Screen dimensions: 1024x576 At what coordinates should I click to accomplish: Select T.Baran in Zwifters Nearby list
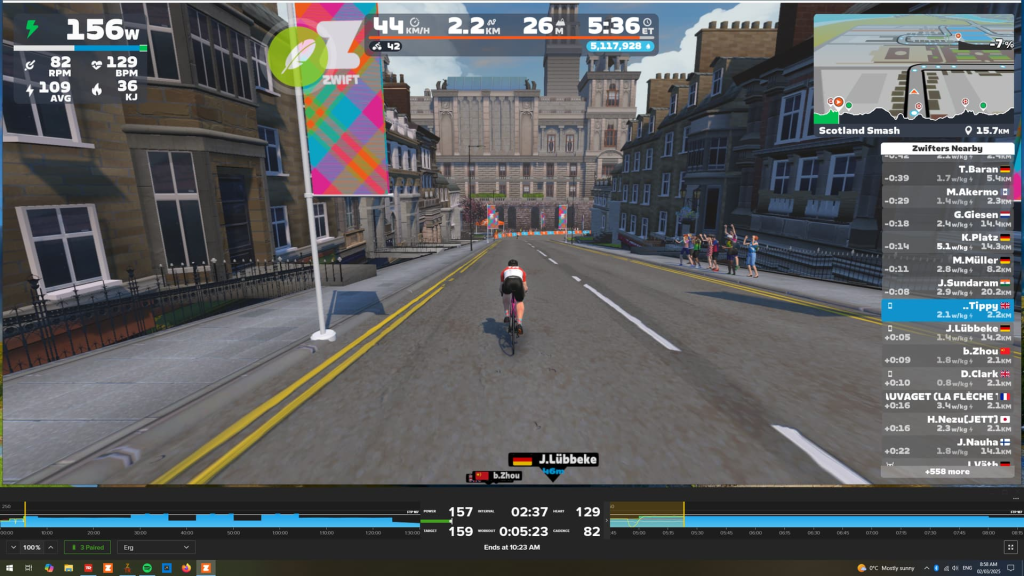point(947,173)
